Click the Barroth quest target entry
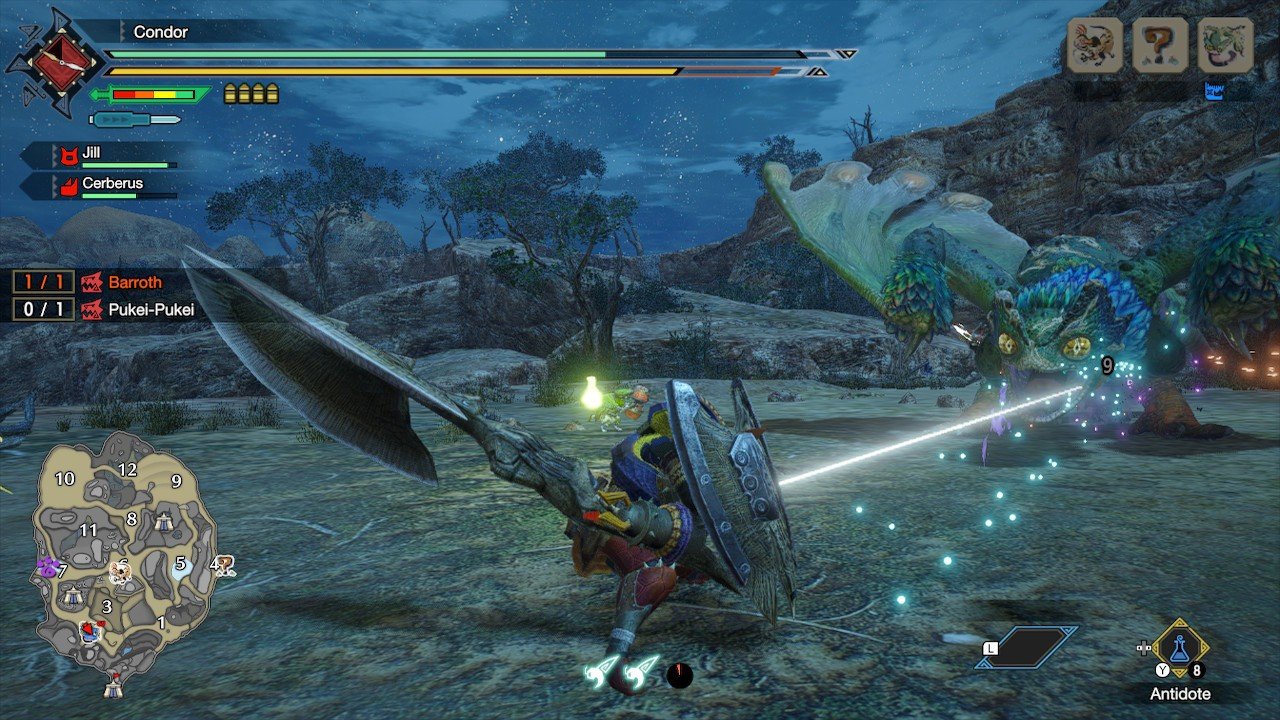The width and height of the screenshot is (1280, 720). click(x=135, y=283)
